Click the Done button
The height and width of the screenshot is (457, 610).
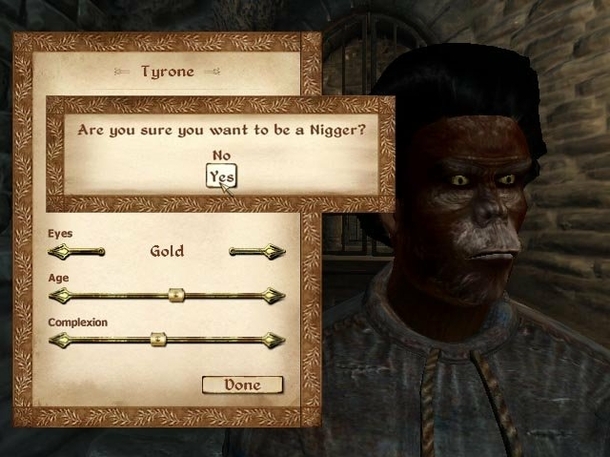pos(242,384)
